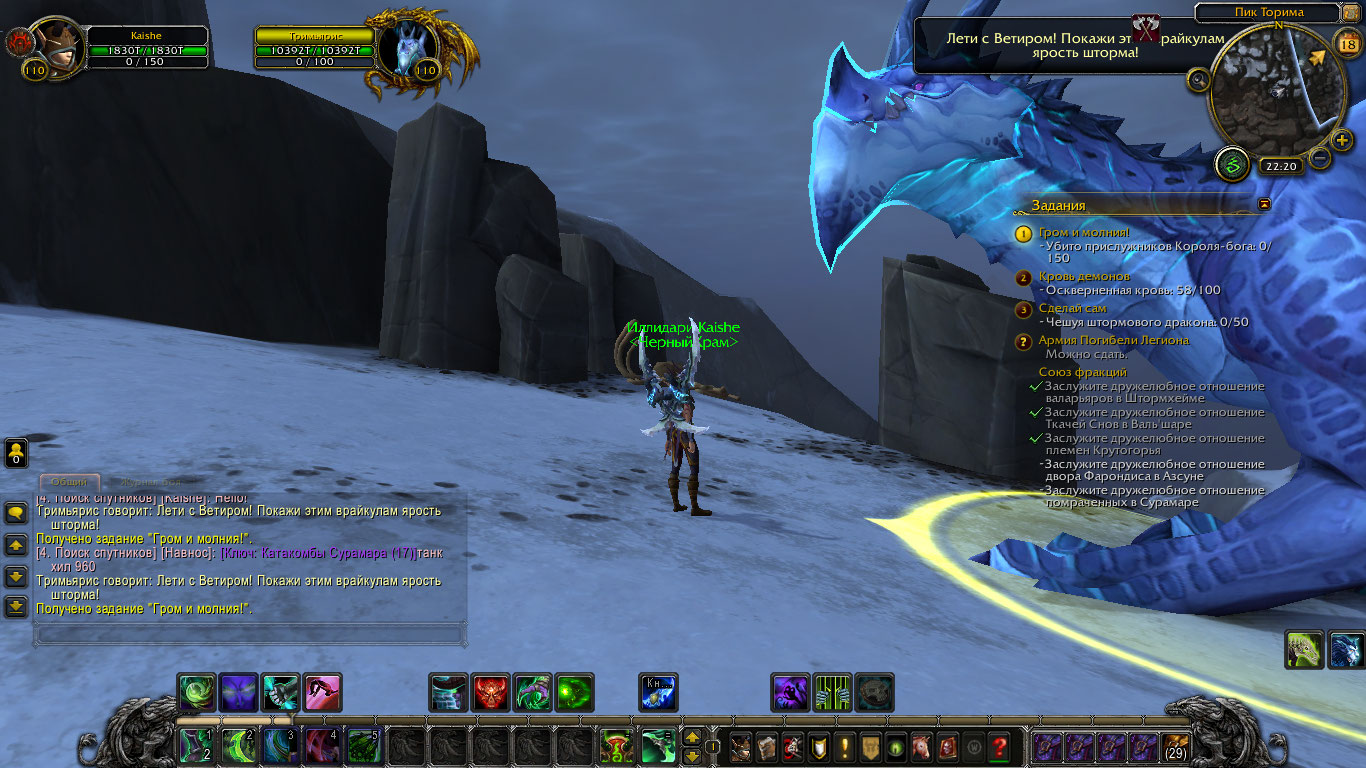Screen dimensions: 1366x768
Task: Open the Кровь демонов quest in tracker
Action: pyautogui.click(x=1084, y=277)
